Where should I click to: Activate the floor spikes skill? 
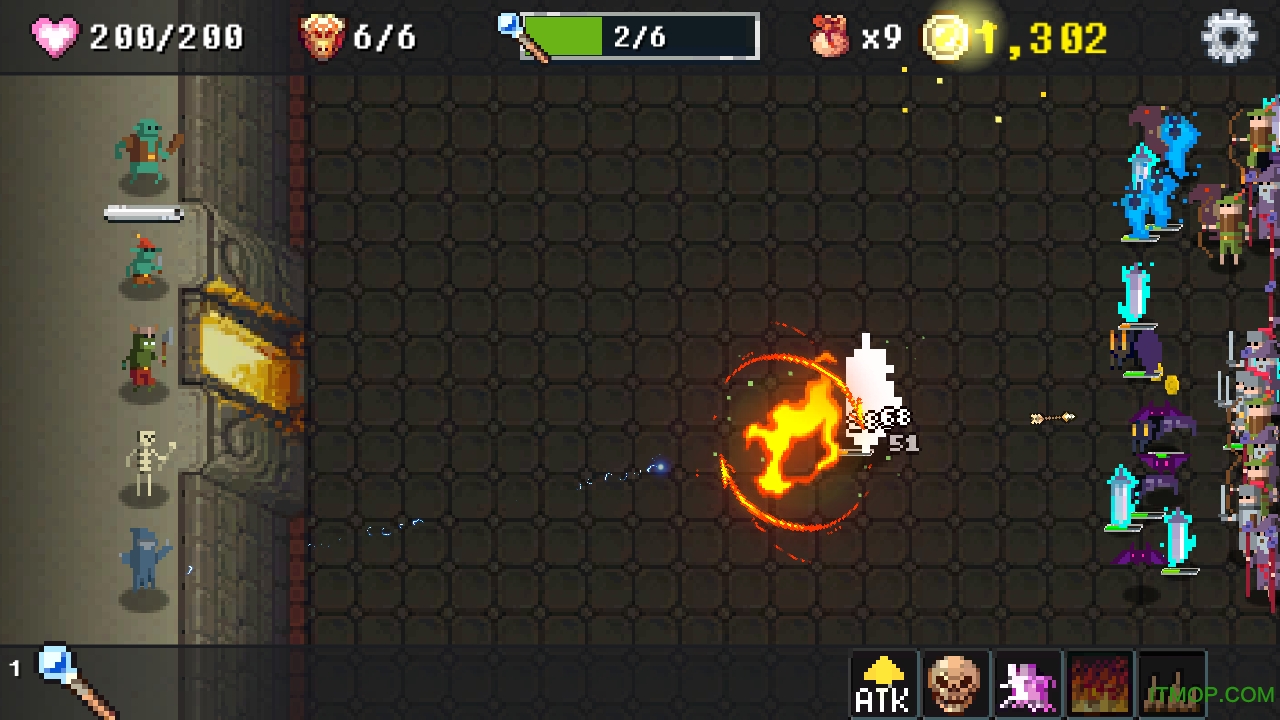(x=1171, y=685)
